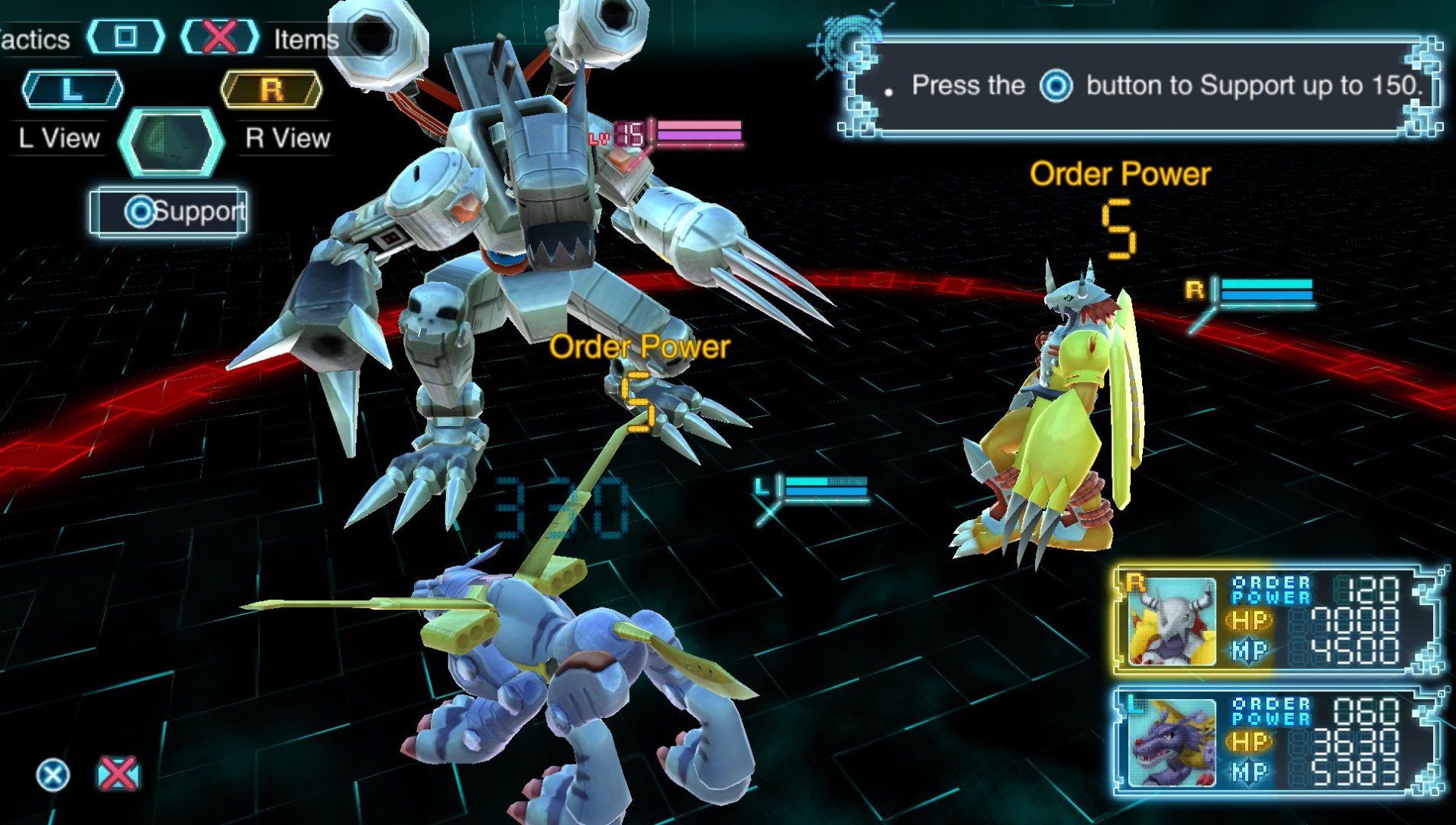
Task: Switch to L View camera
Action: 73,90
